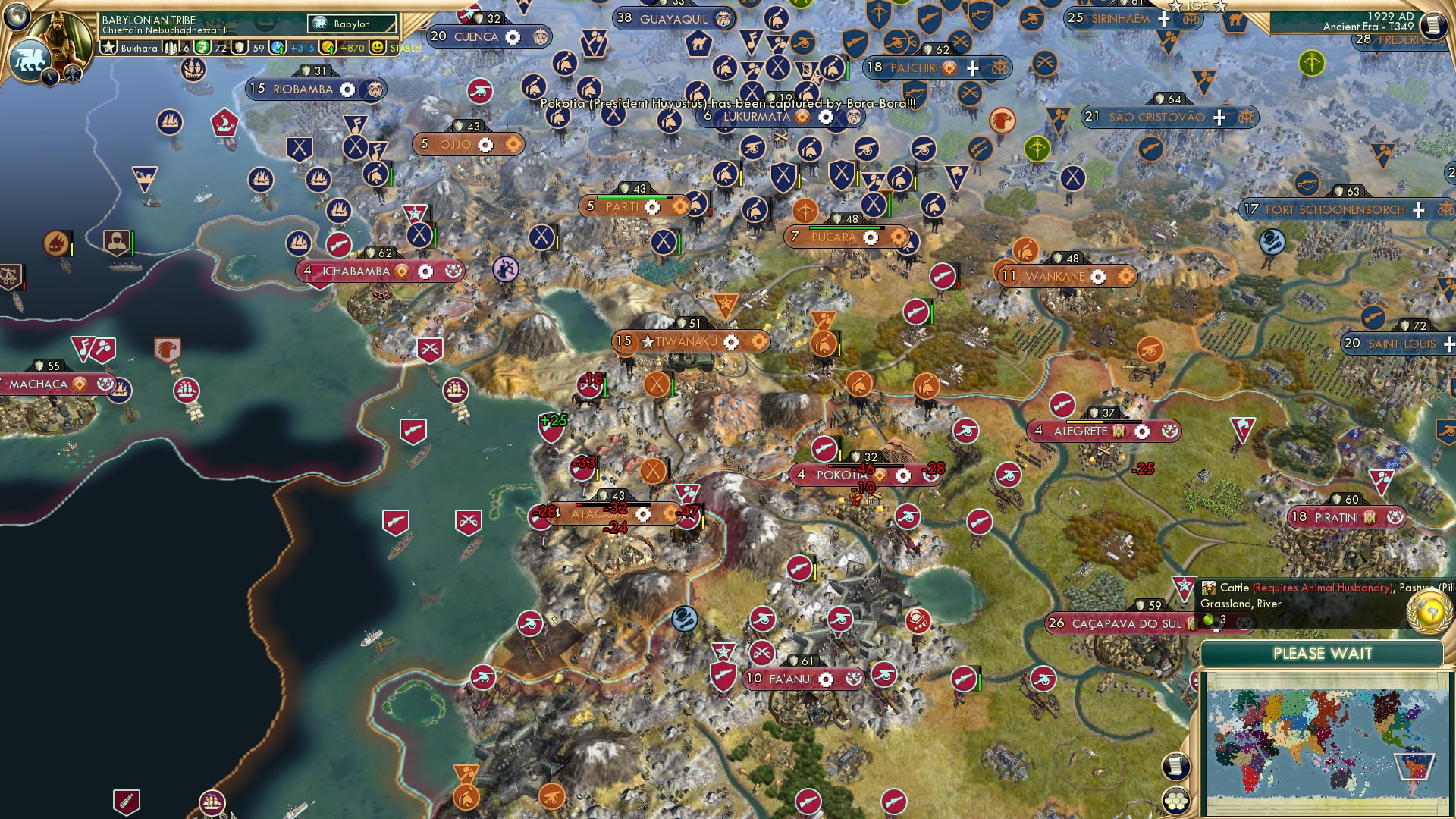Expand the notification log scroll near the minimap
1456x819 pixels.
pyautogui.click(x=1176, y=765)
